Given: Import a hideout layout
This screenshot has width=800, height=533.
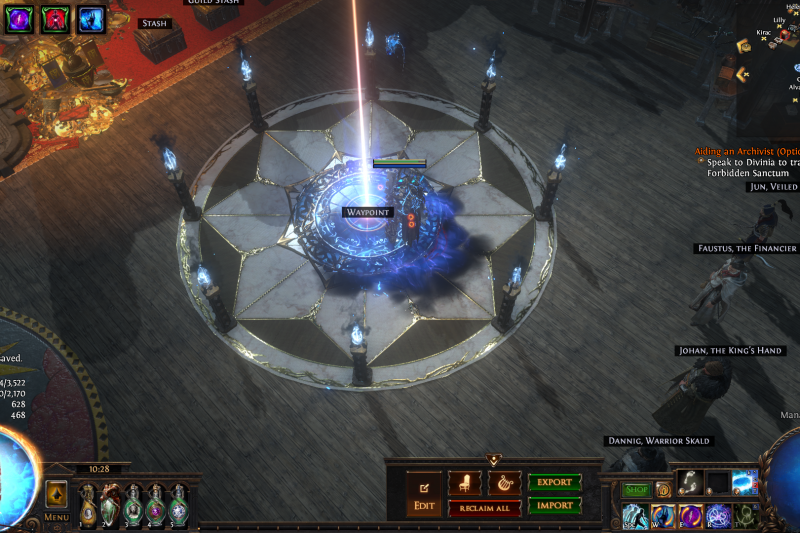Looking at the screenshot, I should (x=554, y=506).
